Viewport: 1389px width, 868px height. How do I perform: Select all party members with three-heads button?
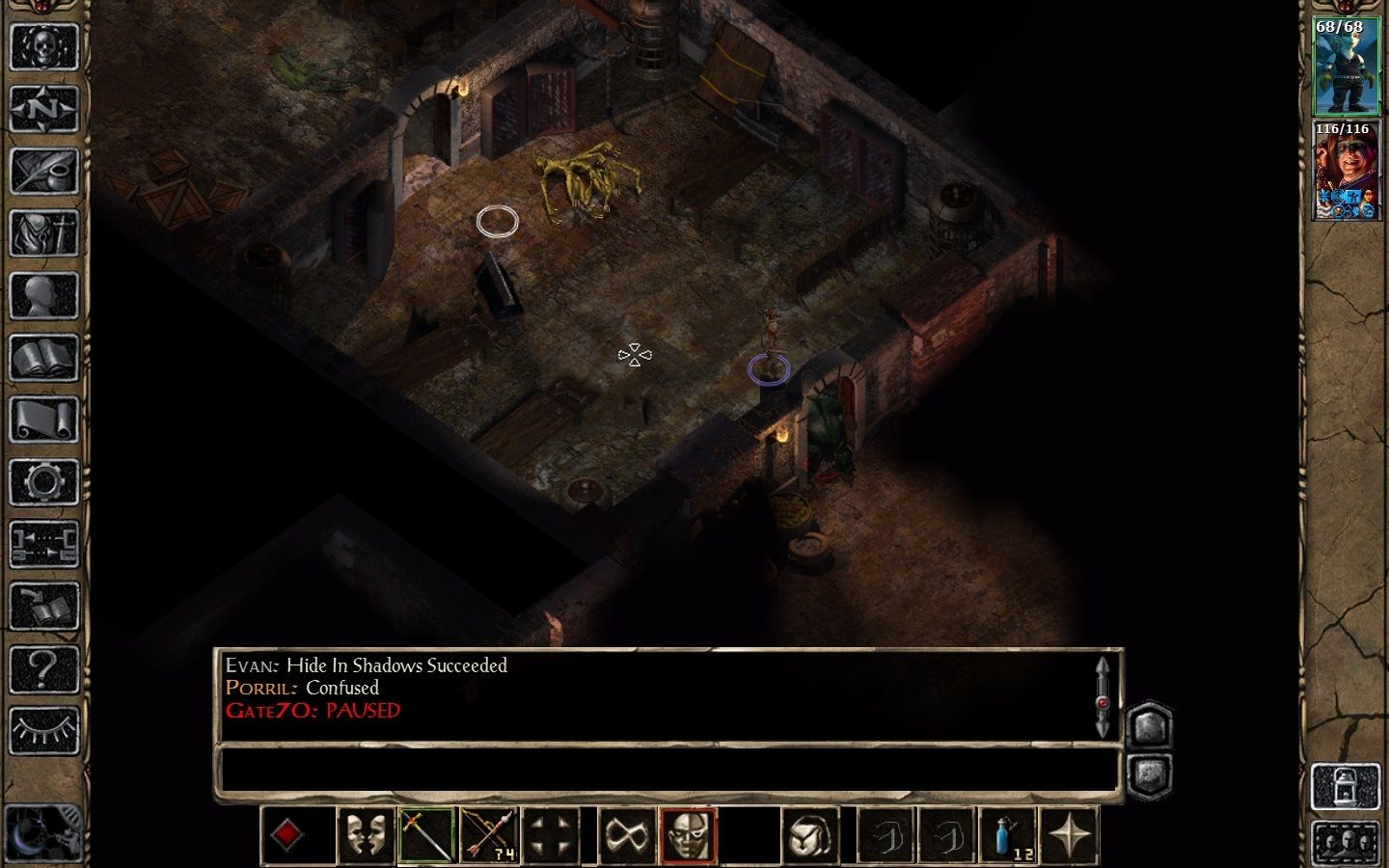(x=1345, y=842)
